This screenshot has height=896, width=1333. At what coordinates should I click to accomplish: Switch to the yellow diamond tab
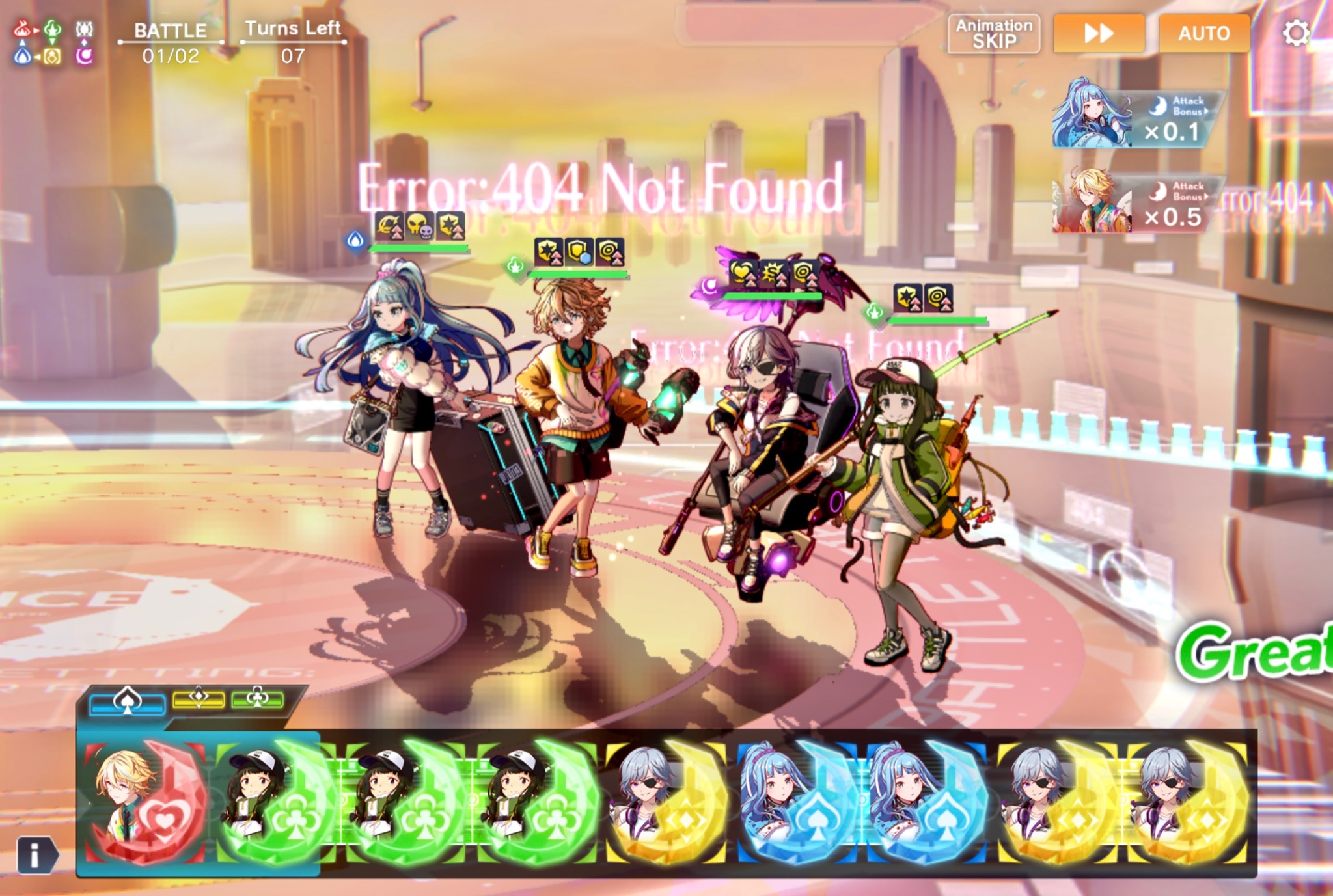point(199,699)
